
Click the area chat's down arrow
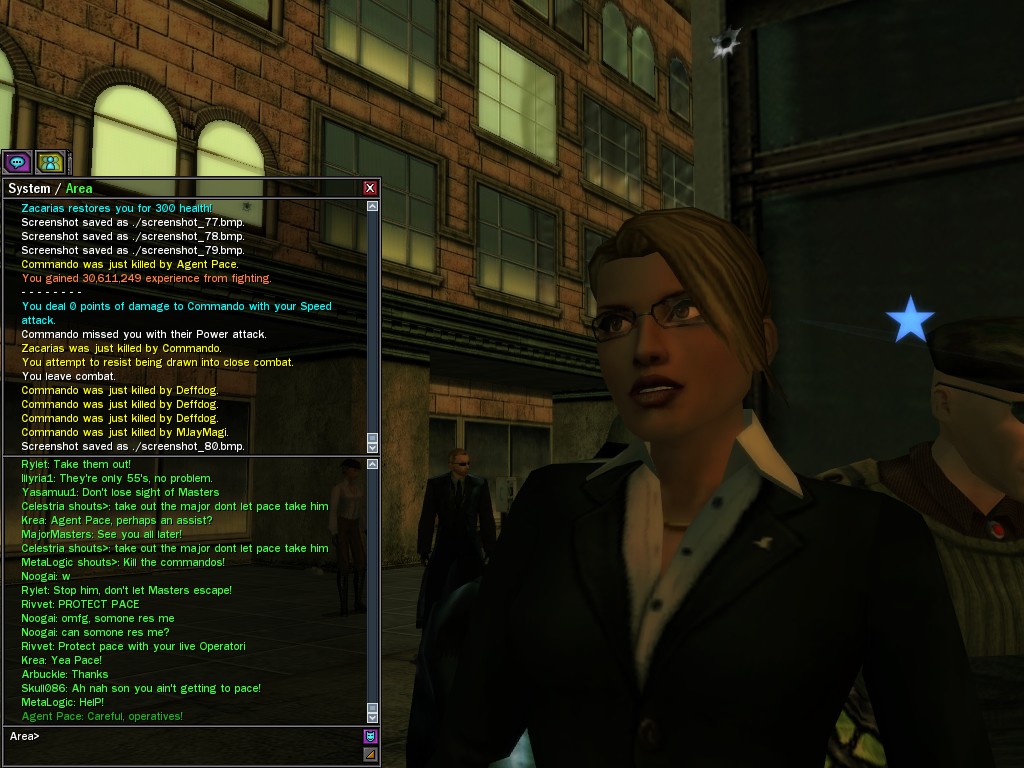(373, 716)
